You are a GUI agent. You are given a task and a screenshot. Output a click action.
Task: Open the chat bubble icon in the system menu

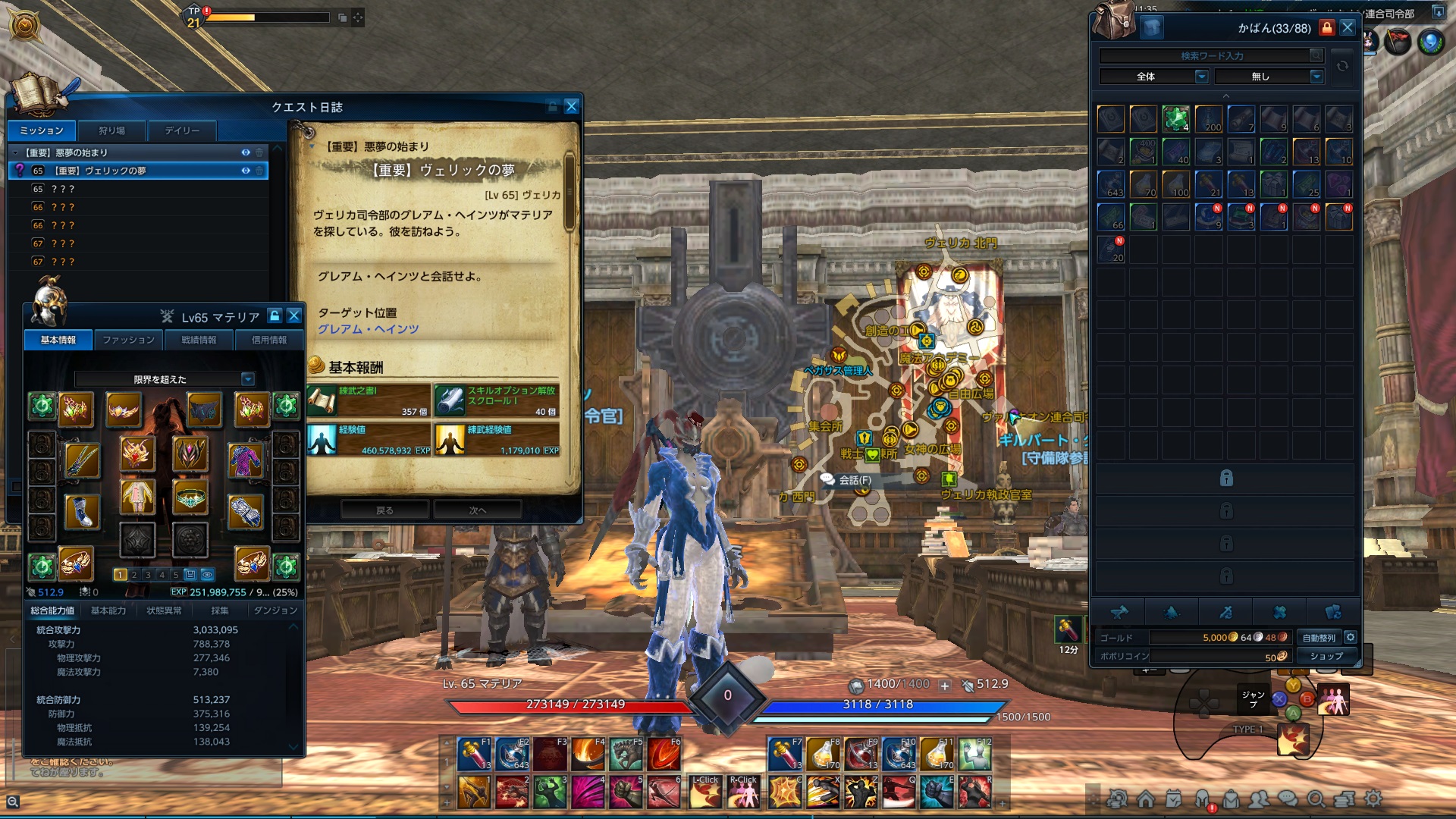(x=1288, y=798)
